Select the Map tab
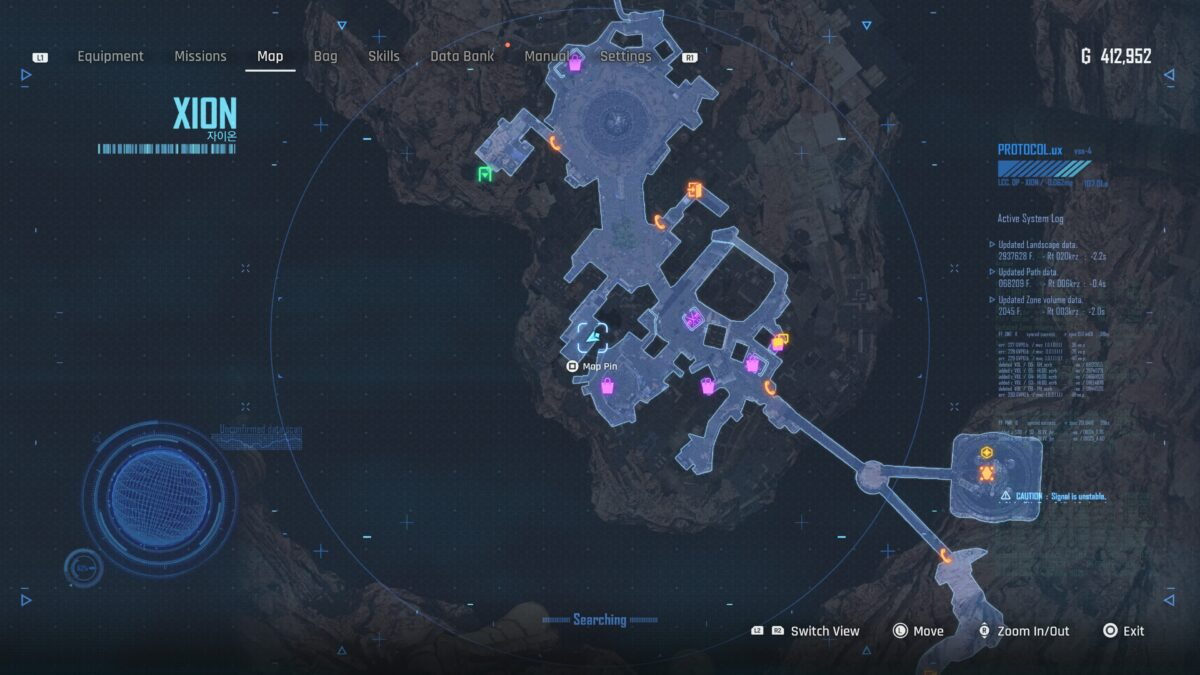This screenshot has height=675, width=1200. (x=270, y=57)
